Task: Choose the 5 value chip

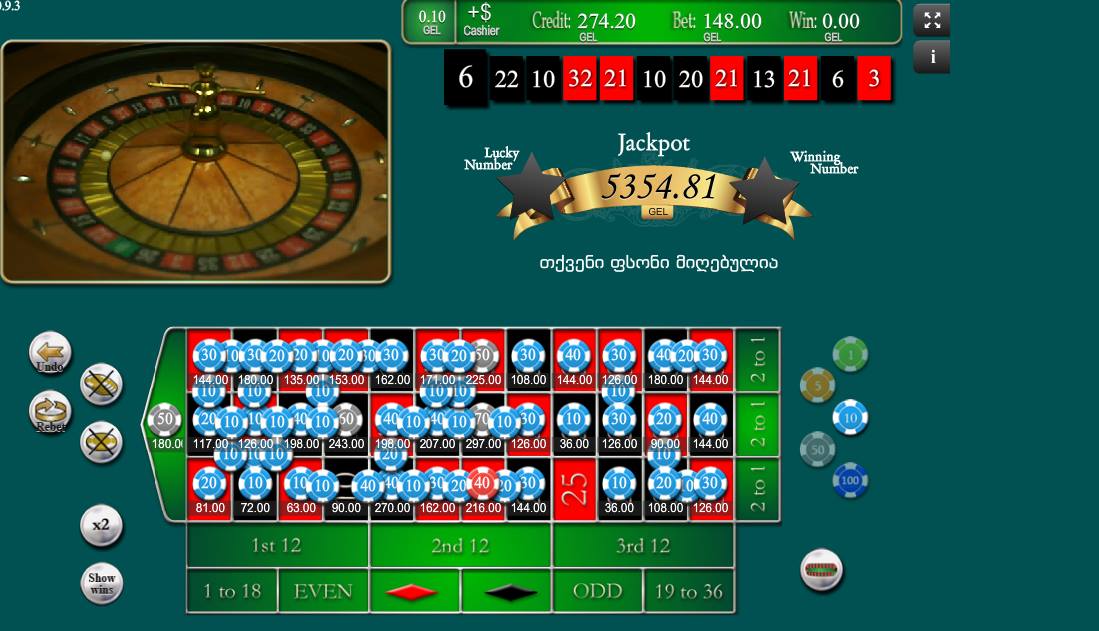Action: 817,385
